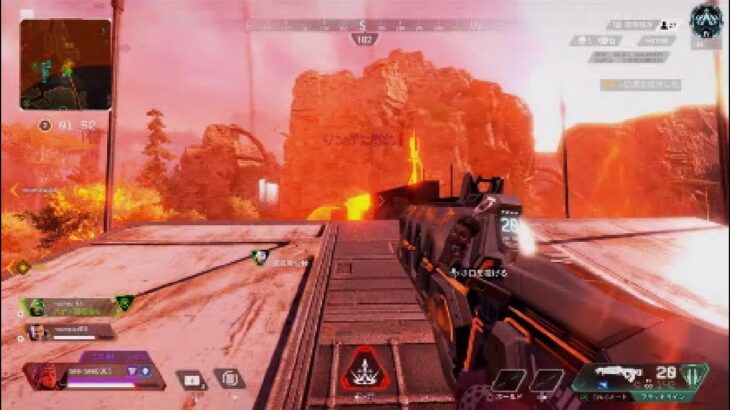Select the second teammate banner
730x410 pixels.
[68, 331]
